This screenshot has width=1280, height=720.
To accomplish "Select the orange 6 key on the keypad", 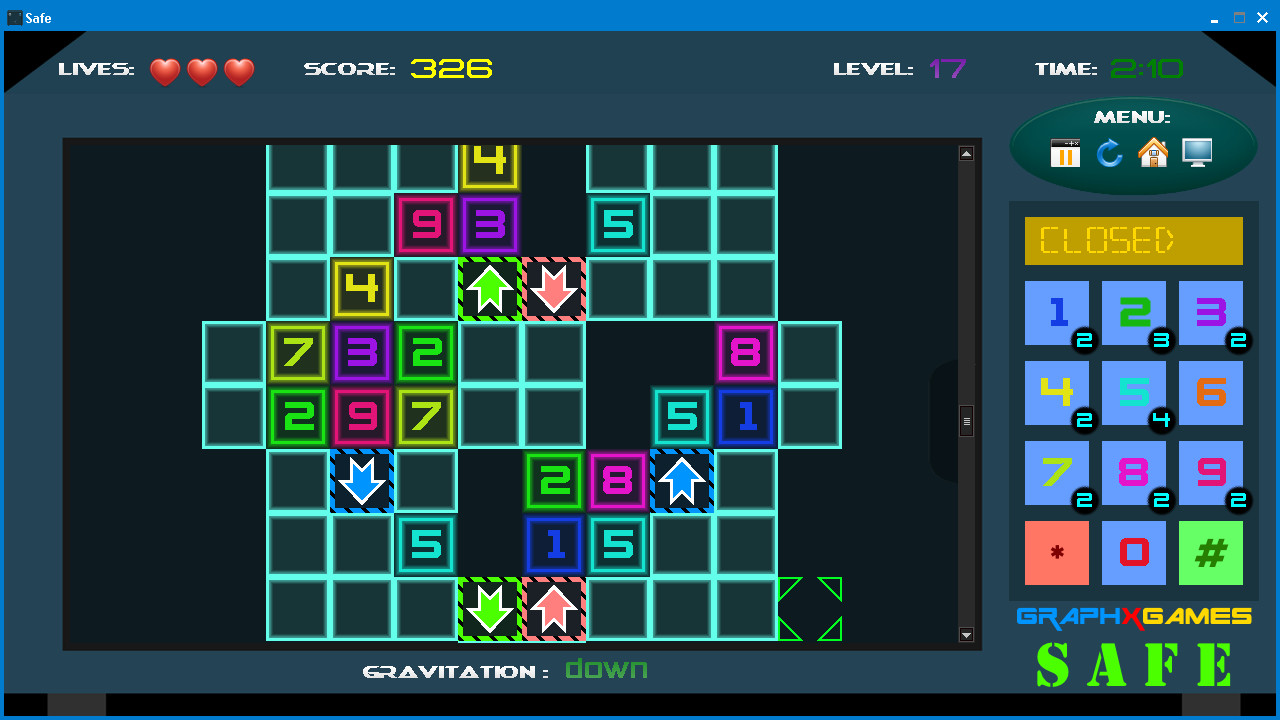I will pyautogui.click(x=1210, y=393).
